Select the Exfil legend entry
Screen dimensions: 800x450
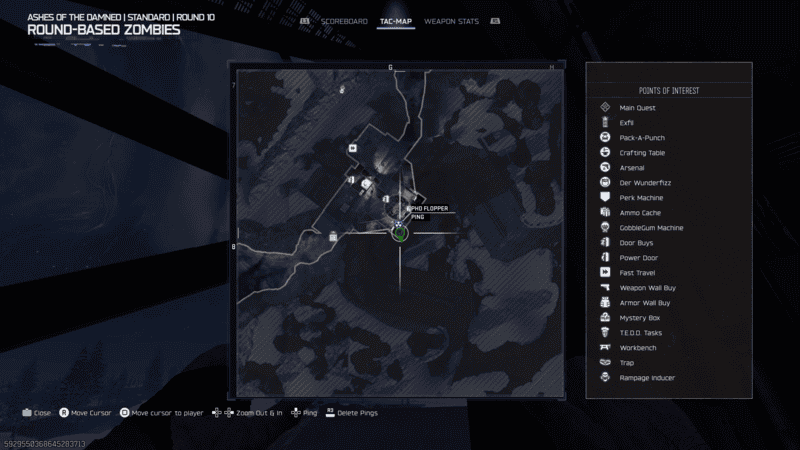pyautogui.click(x=627, y=122)
